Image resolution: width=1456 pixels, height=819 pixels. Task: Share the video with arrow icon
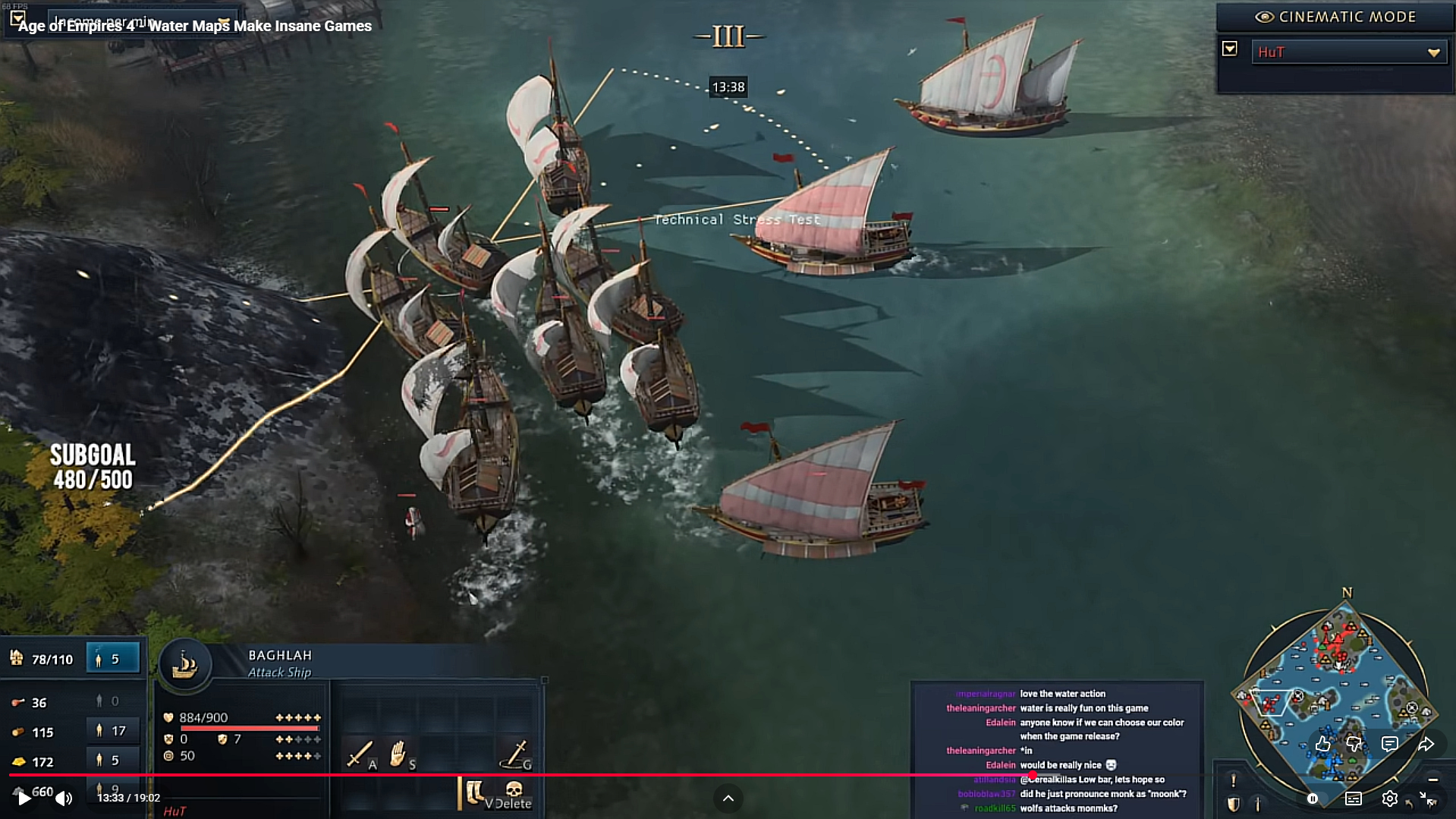[x=1426, y=744]
